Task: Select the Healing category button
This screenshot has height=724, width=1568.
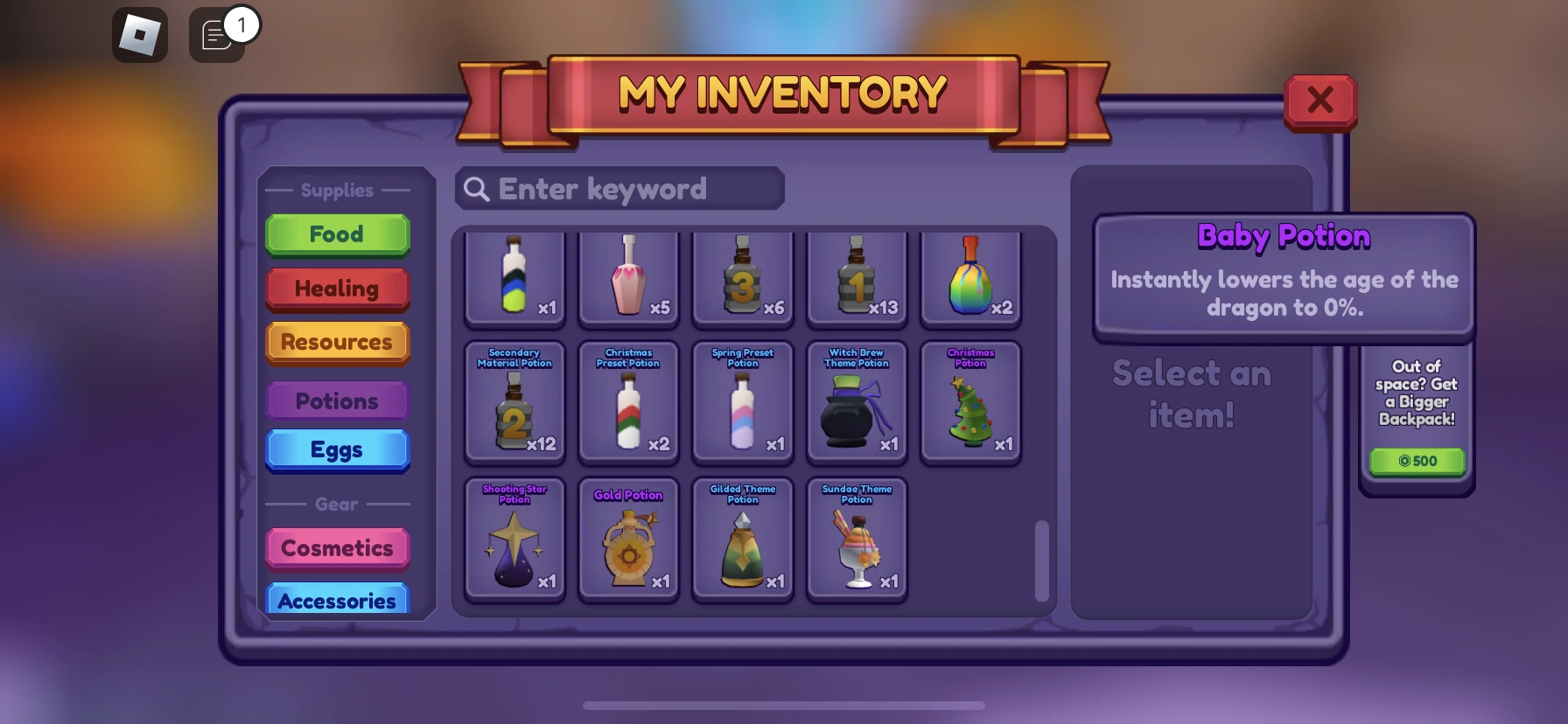Action: [x=338, y=289]
